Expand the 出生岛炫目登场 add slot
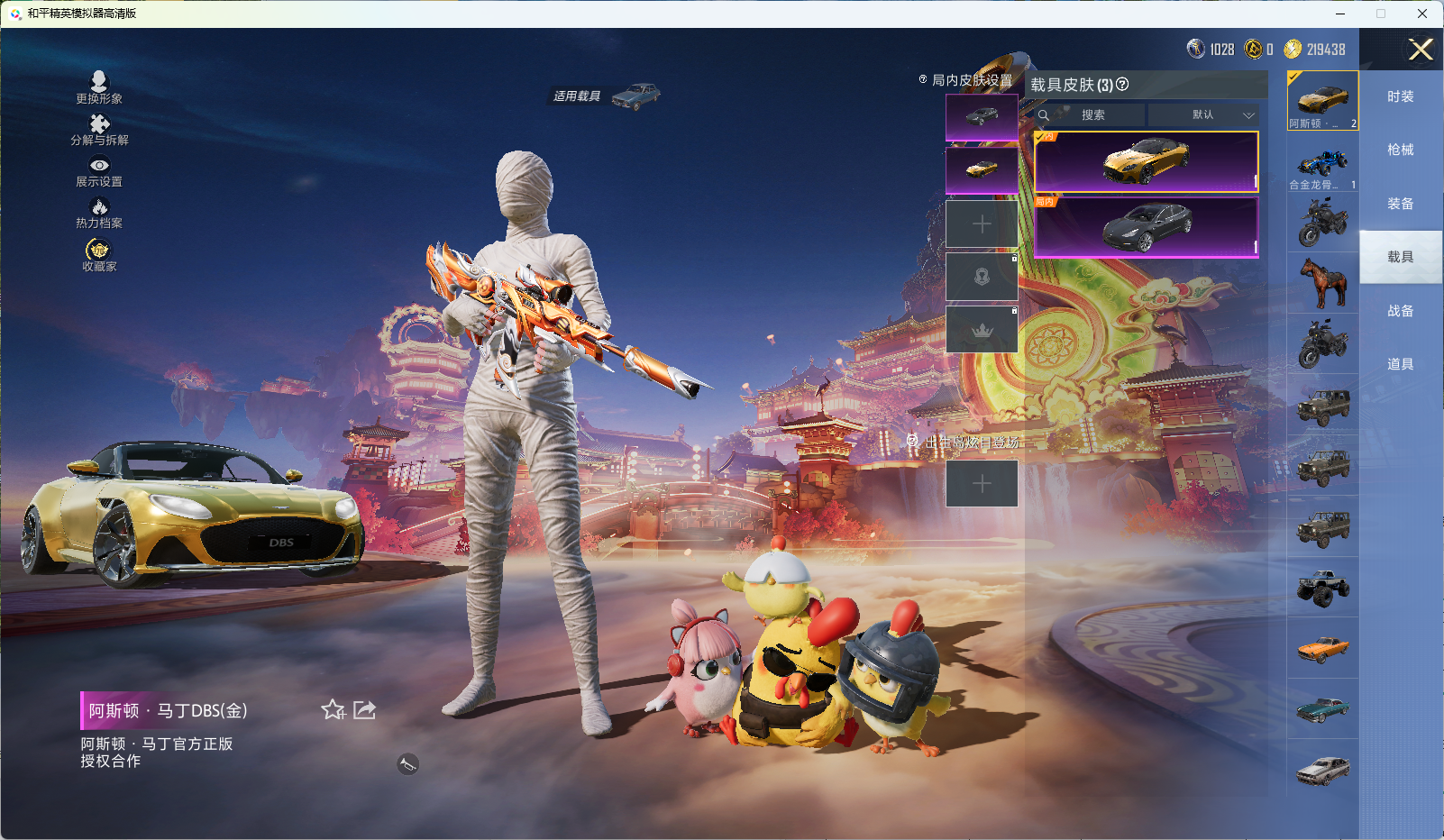Image resolution: width=1444 pixels, height=840 pixels. click(982, 483)
